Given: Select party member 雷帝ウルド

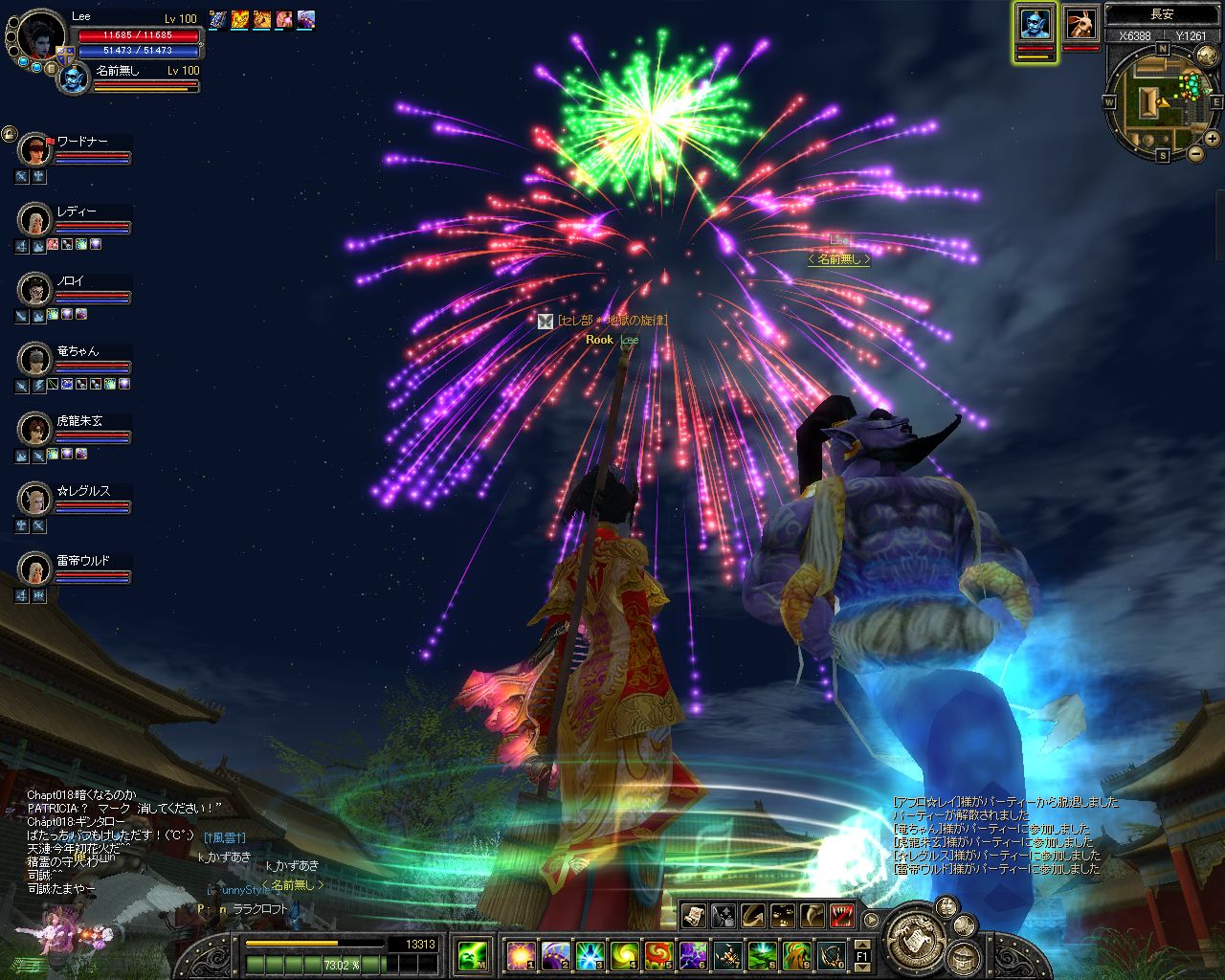Looking at the screenshot, I should click(36, 569).
